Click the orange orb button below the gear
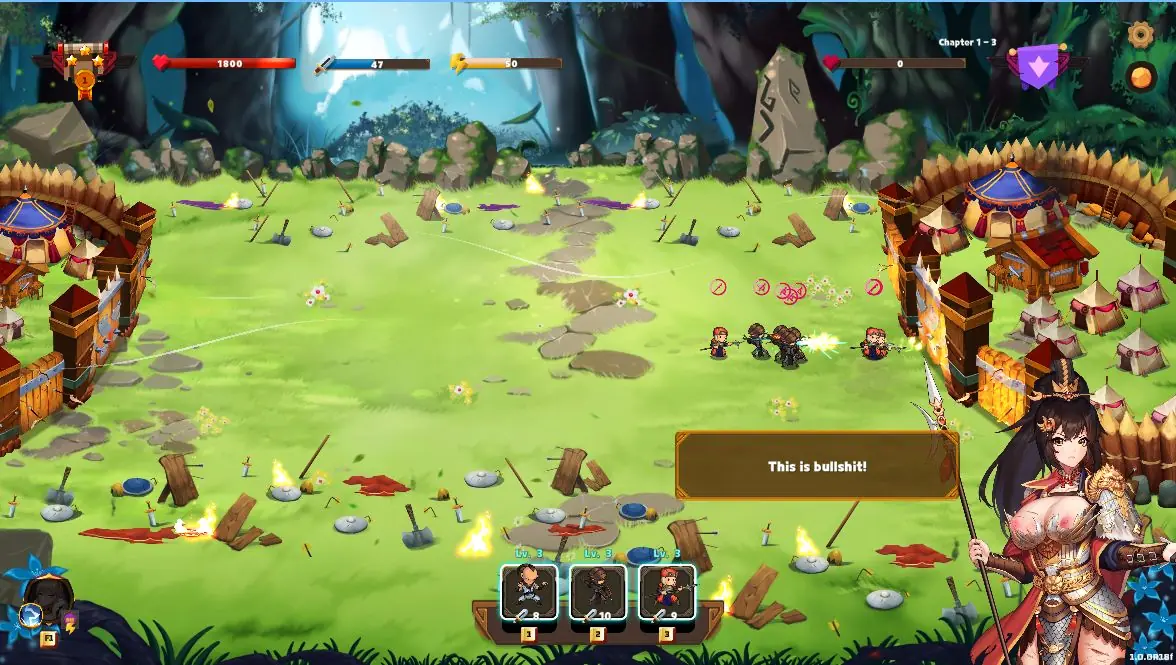Image resolution: width=1176 pixels, height=665 pixels. pos(1141,76)
